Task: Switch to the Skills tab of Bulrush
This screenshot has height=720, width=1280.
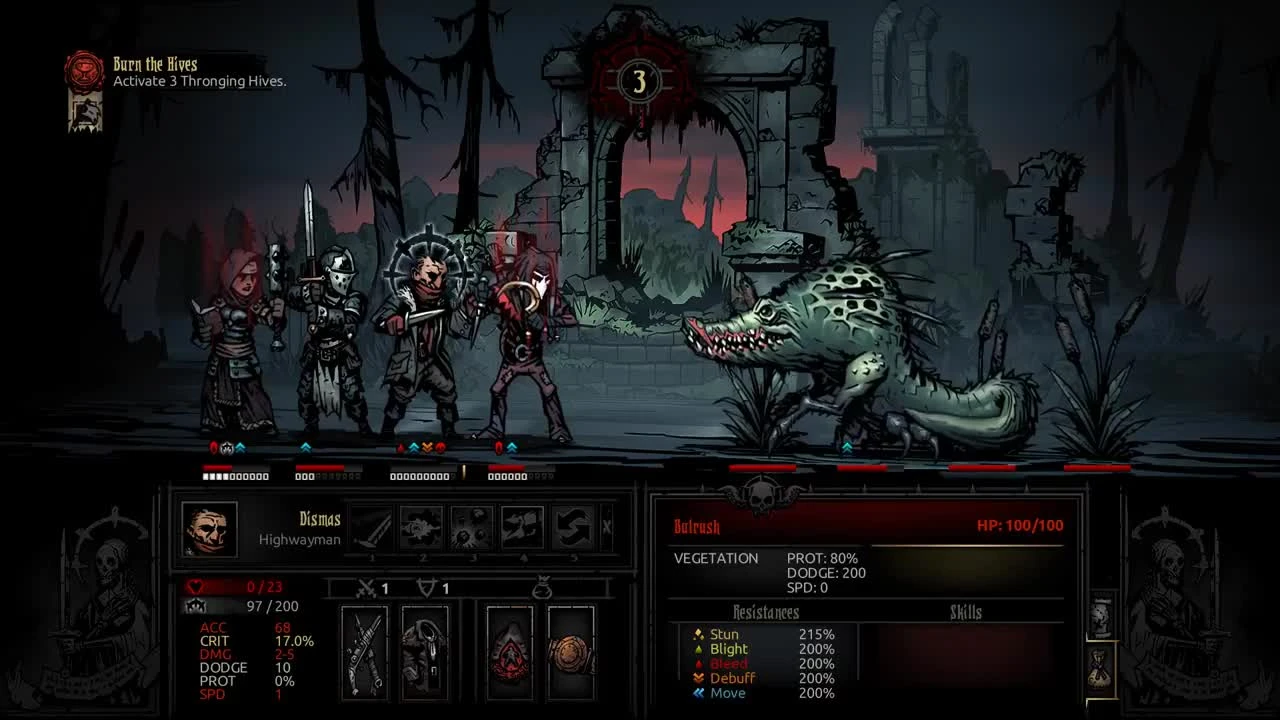Action: pyautogui.click(x=967, y=612)
